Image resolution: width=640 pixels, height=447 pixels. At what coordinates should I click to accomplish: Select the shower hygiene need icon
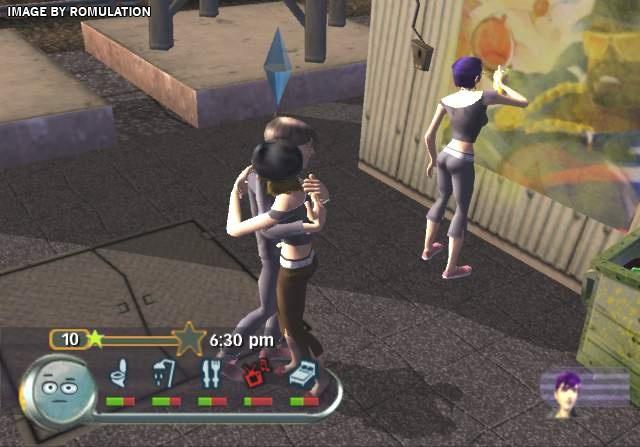pyautogui.click(x=166, y=374)
